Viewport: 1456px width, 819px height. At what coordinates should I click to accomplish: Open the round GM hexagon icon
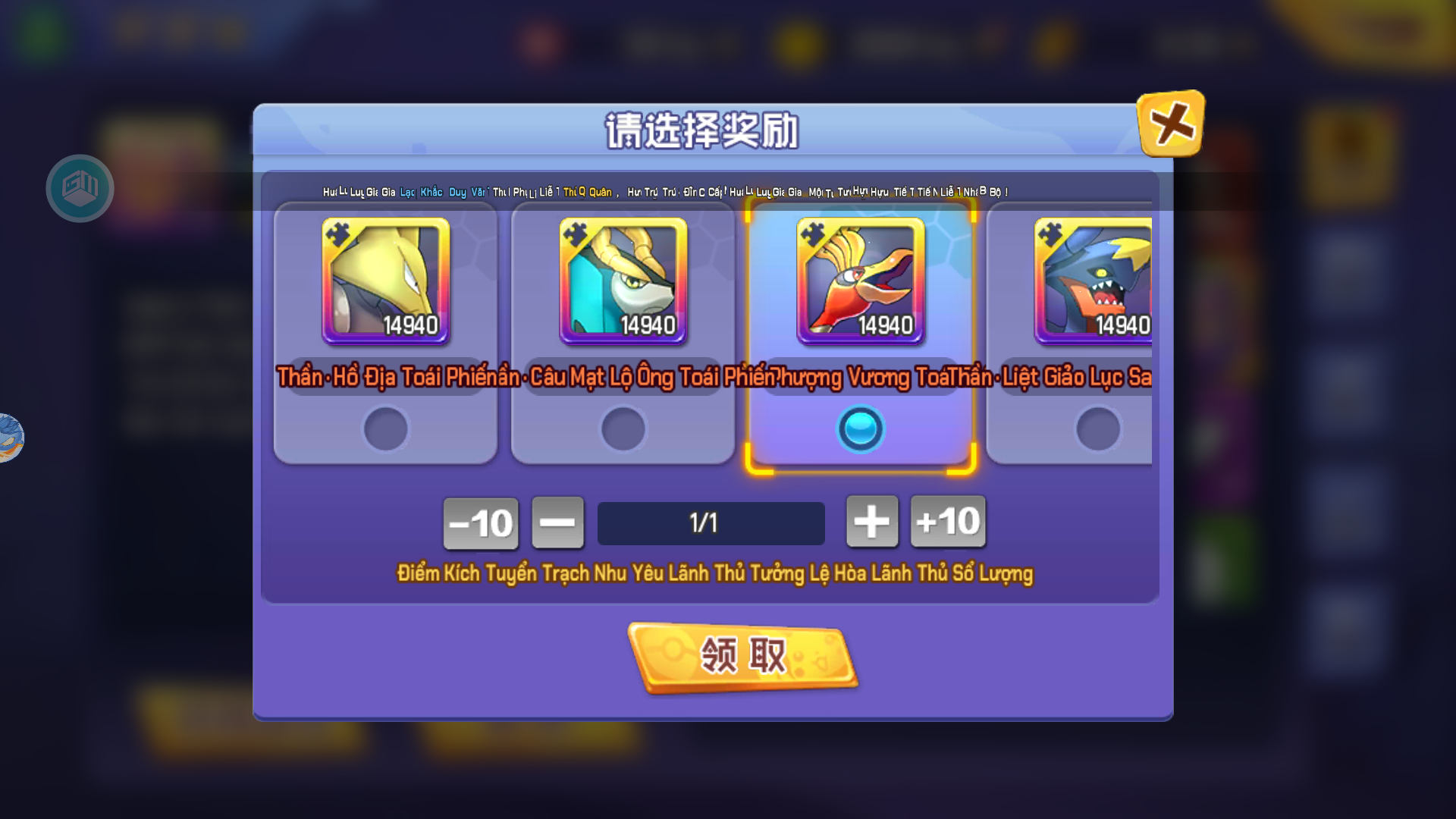(80, 188)
